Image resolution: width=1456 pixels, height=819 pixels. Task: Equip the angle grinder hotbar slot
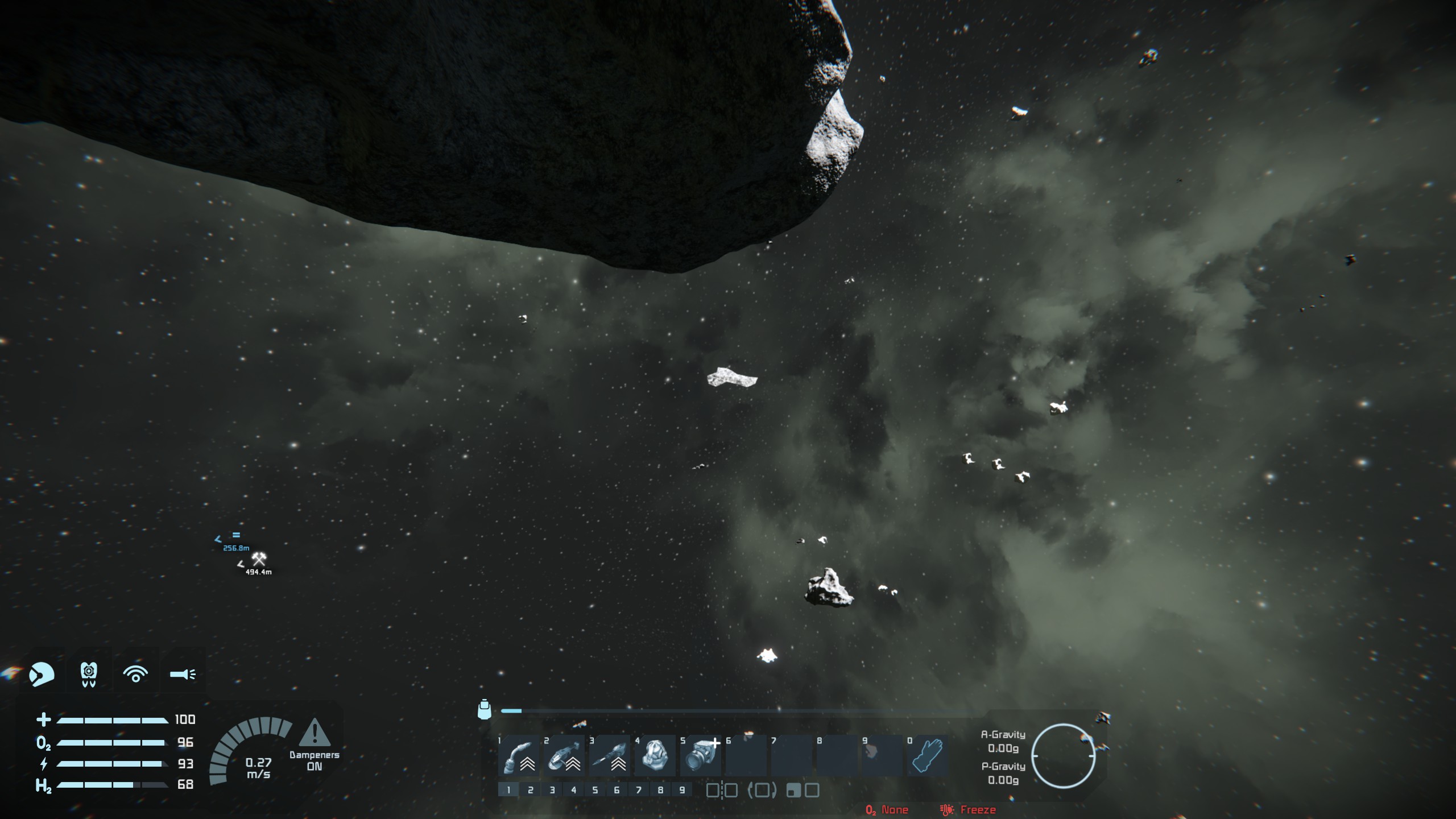(x=564, y=756)
